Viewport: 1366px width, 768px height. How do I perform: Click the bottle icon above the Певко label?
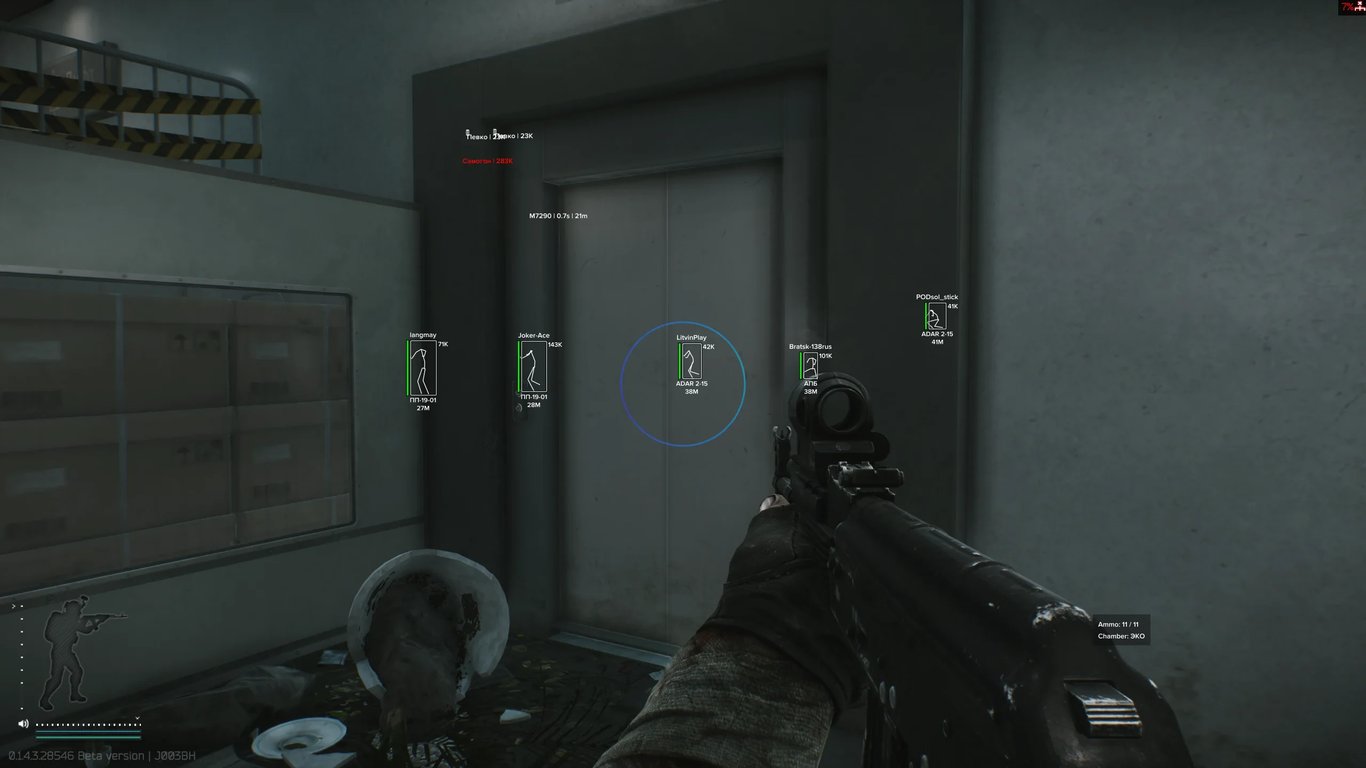pyautogui.click(x=467, y=131)
